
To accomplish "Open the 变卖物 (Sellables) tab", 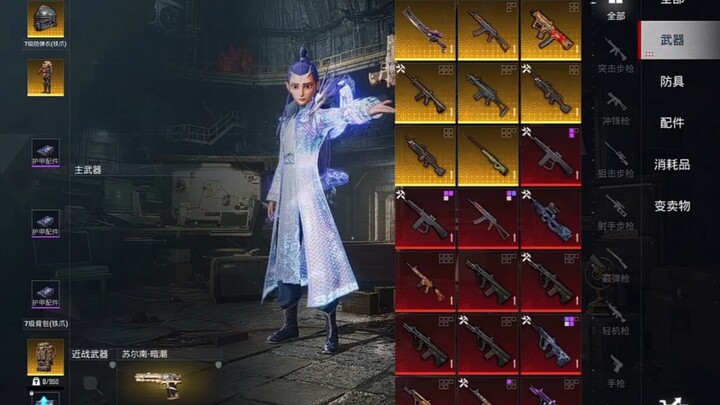I will 672,205.
